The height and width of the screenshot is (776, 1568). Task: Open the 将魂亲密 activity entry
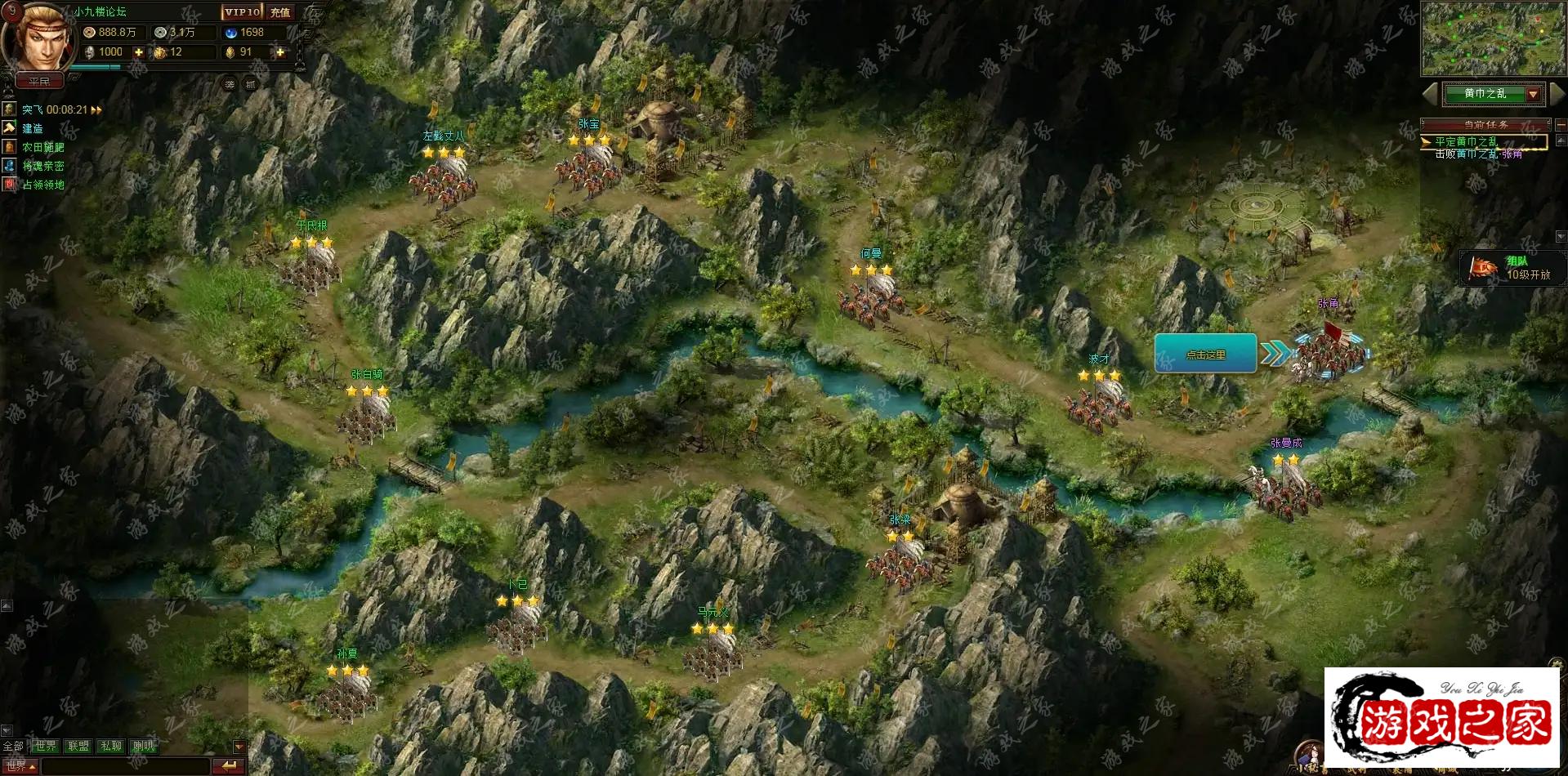point(42,166)
